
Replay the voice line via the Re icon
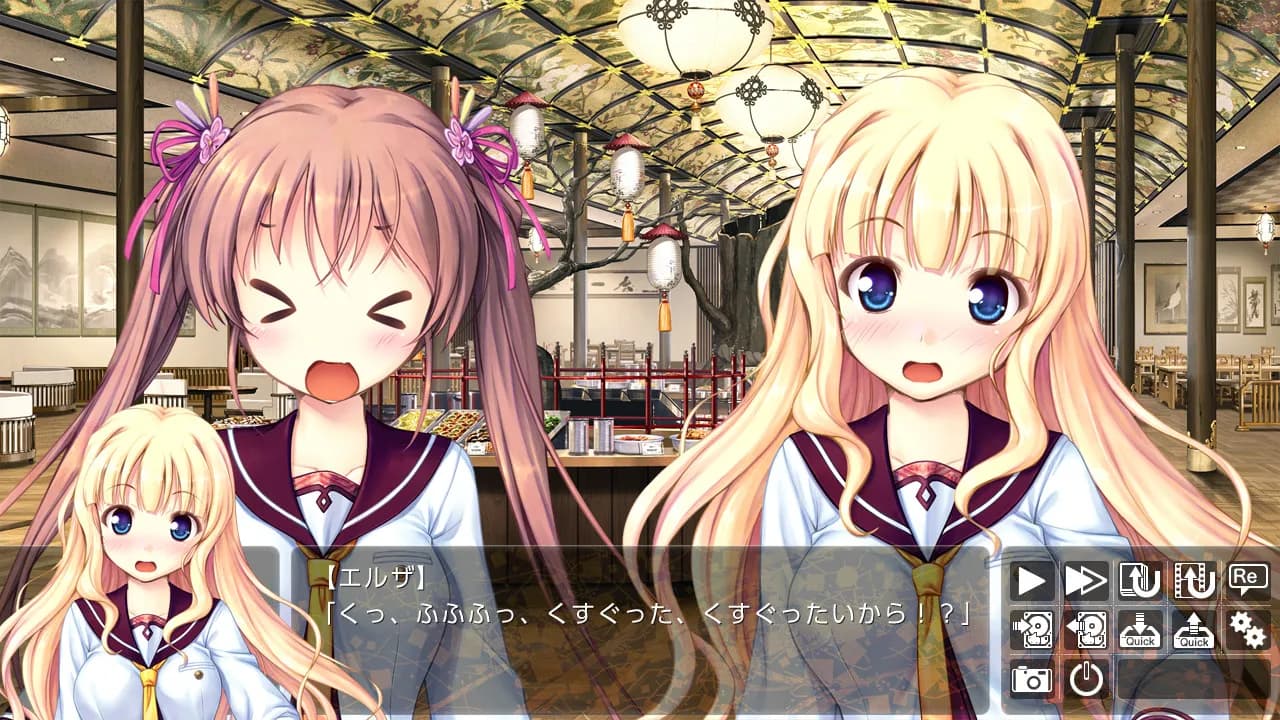1246,578
